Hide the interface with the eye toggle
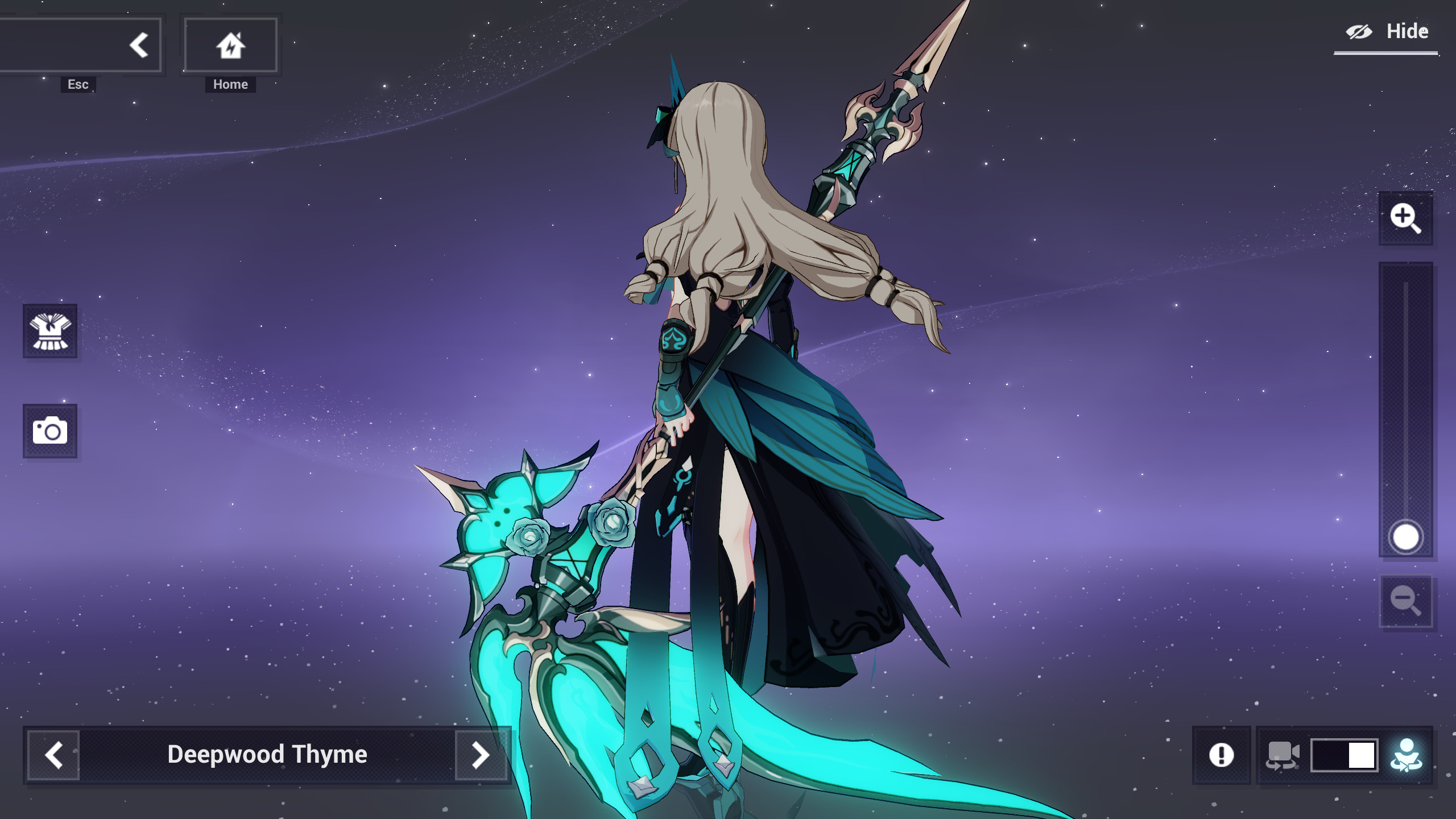The image size is (1456, 819). 1359,31
